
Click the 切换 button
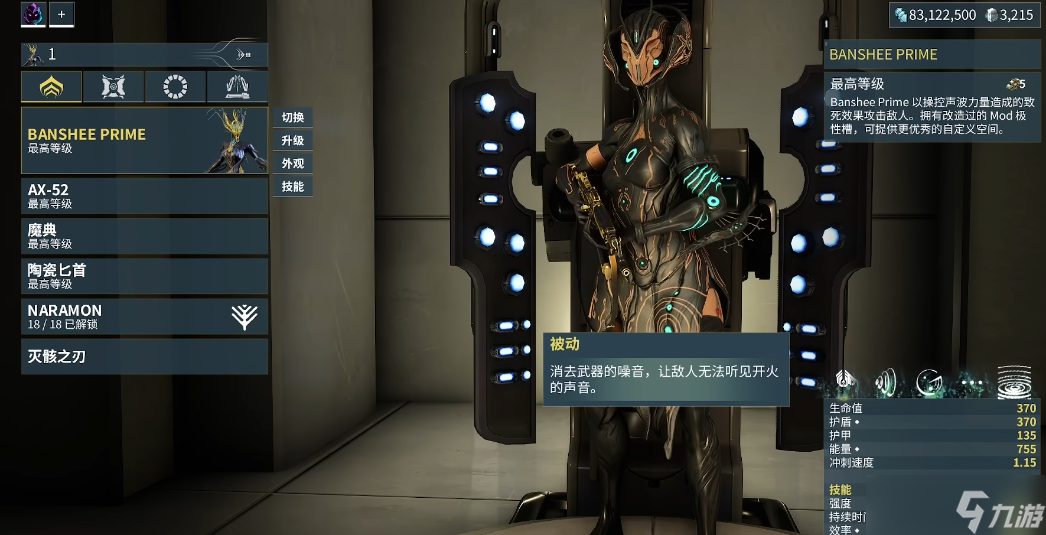click(x=293, y=118)
